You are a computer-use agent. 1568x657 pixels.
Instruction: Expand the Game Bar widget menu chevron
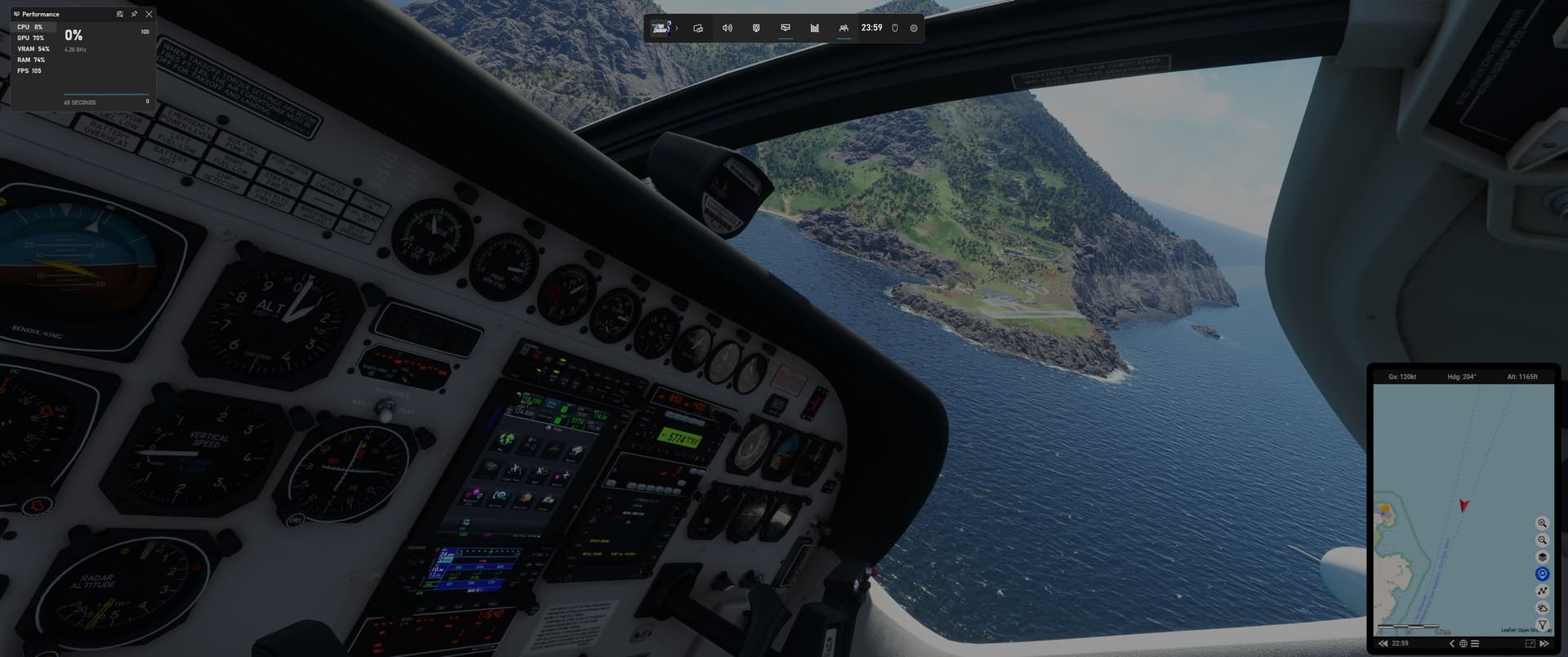point(676,27)
